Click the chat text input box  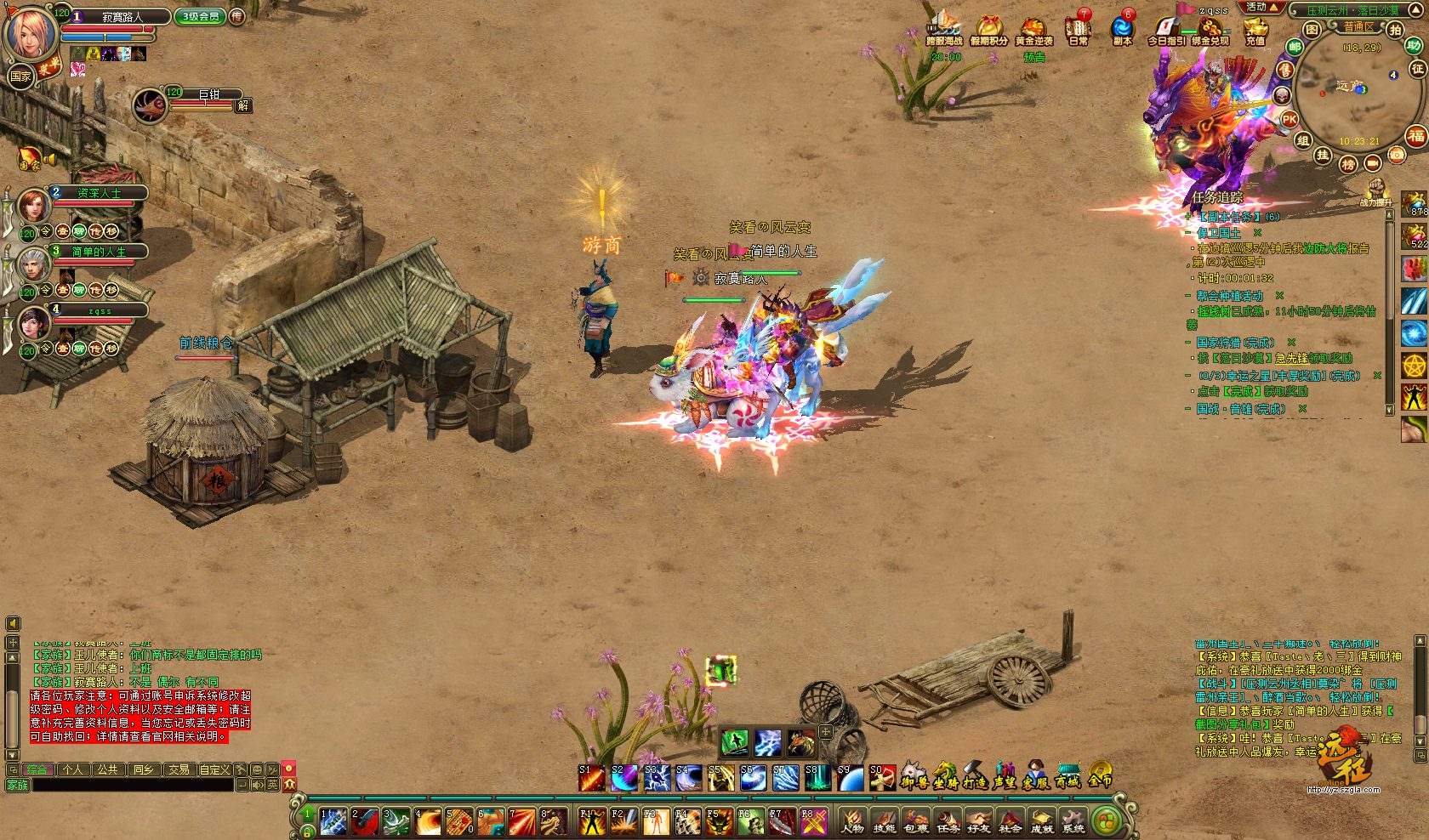click(x=132, y=786)
